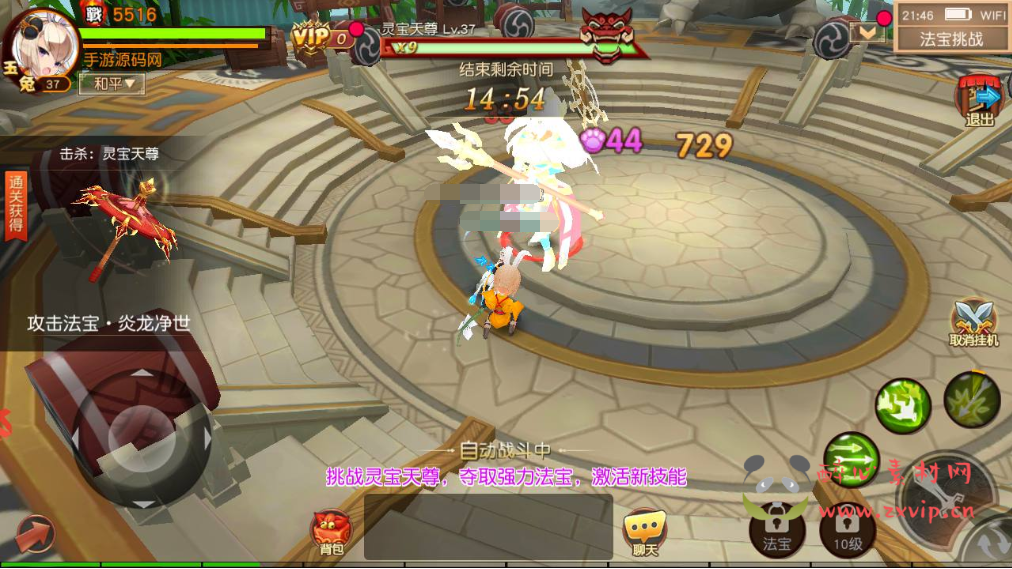Click the chat message box

click(488, 527)
